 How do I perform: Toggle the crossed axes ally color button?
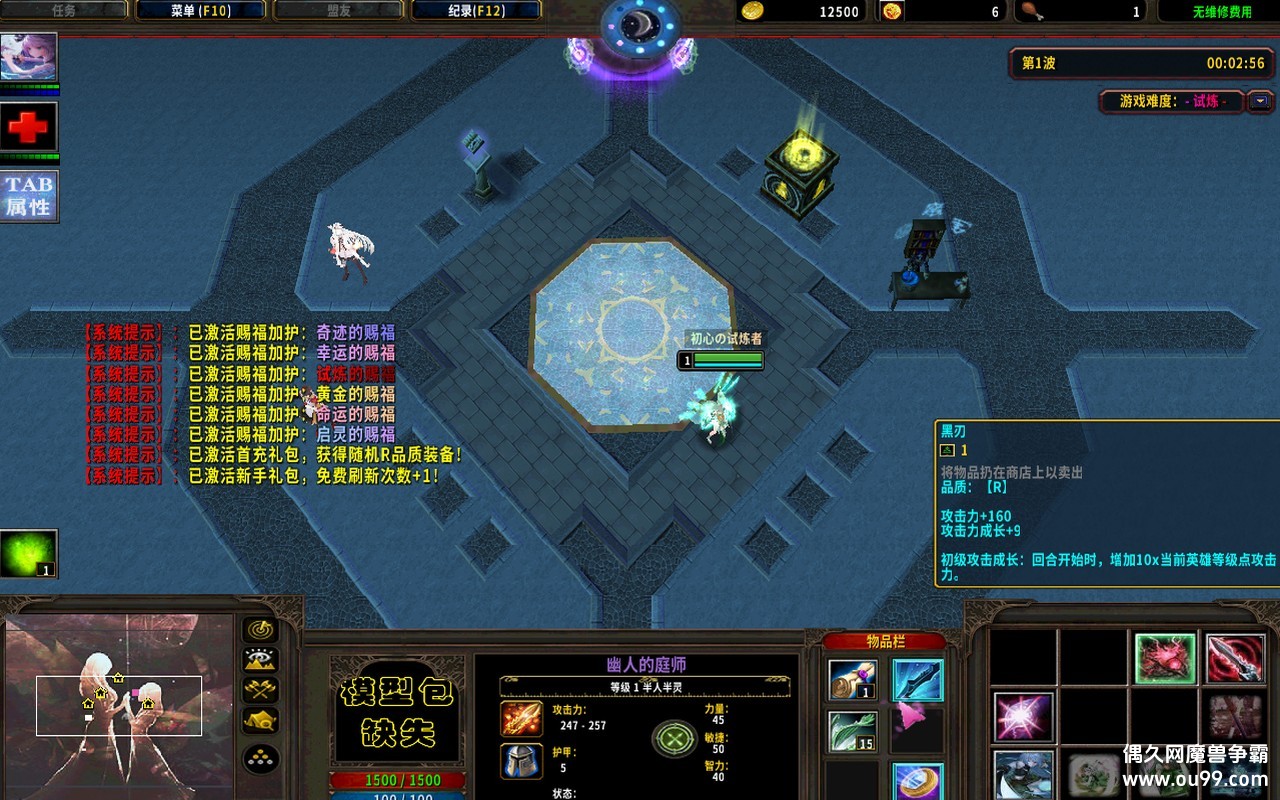(261, 691)
